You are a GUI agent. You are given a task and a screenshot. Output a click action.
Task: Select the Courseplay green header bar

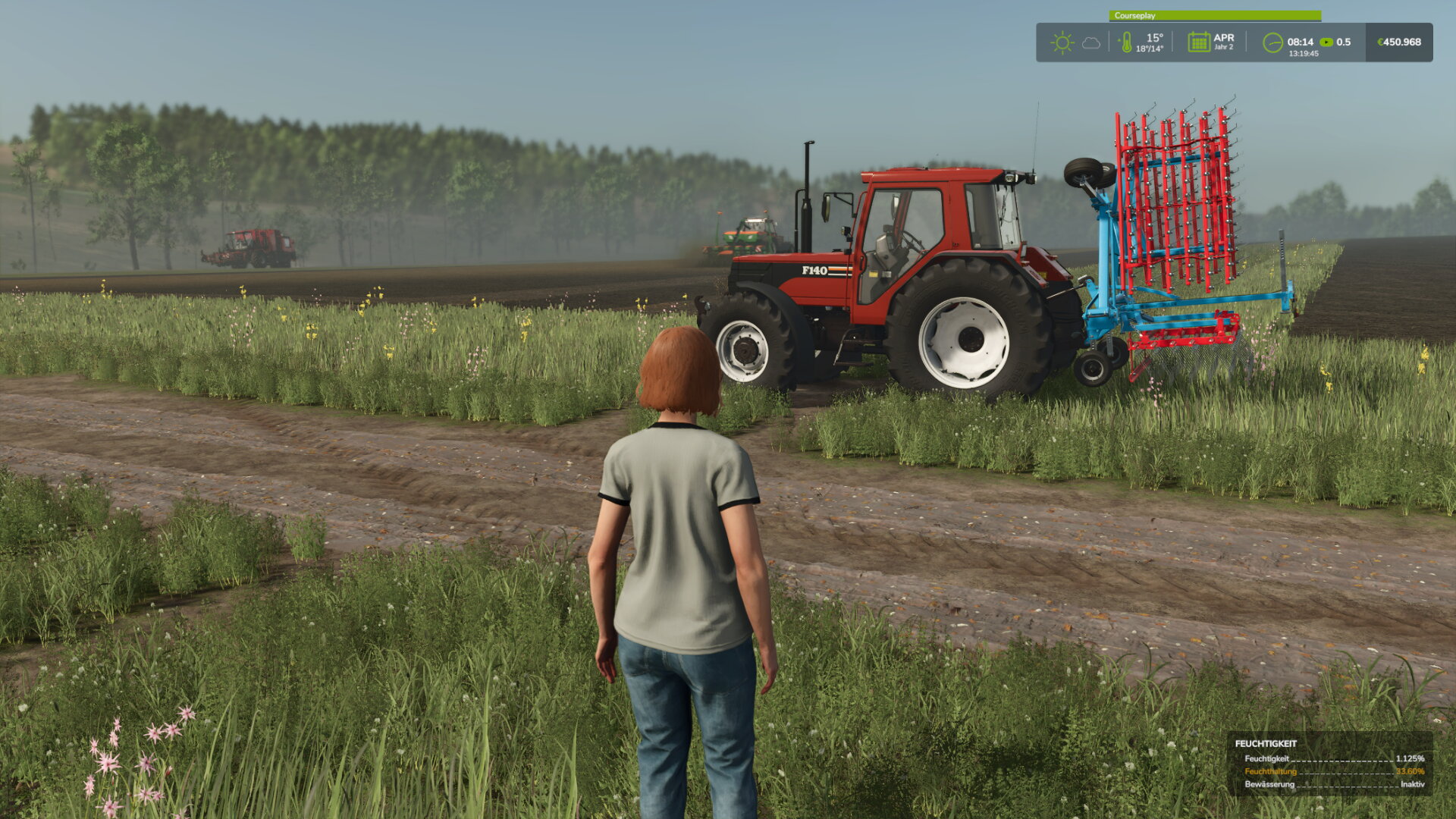click(1215, 16)
